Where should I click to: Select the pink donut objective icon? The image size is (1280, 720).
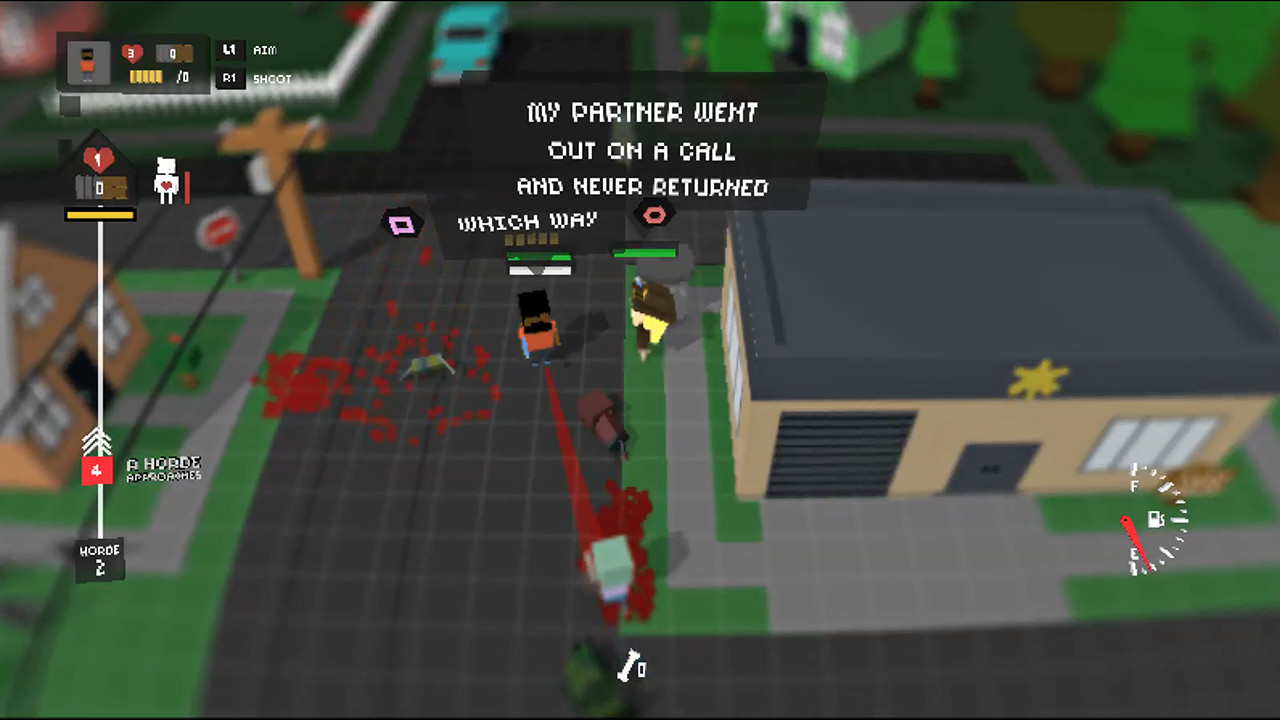point(655,215)
